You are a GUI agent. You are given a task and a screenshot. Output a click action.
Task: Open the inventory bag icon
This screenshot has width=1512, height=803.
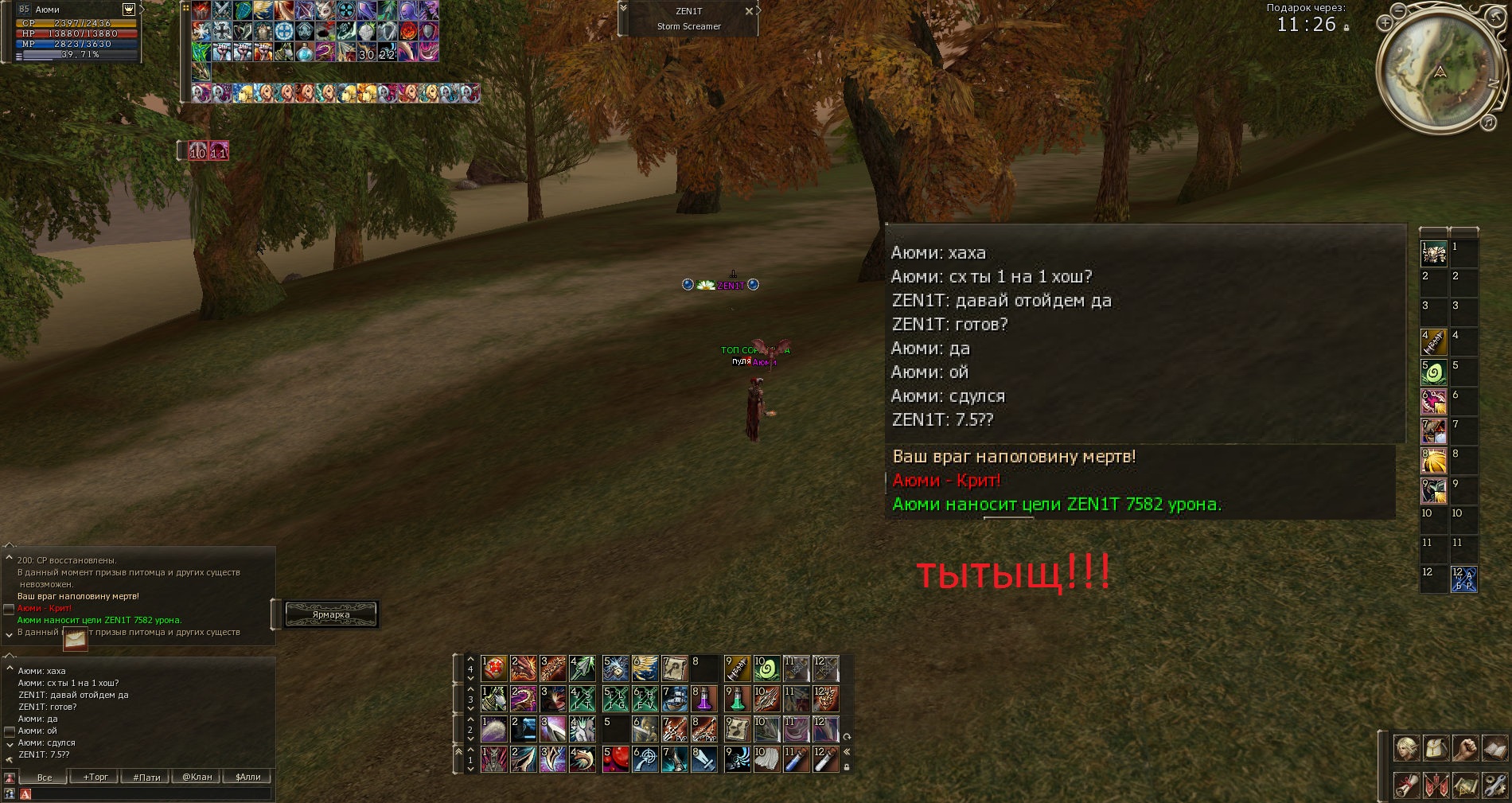[1436, 748]
